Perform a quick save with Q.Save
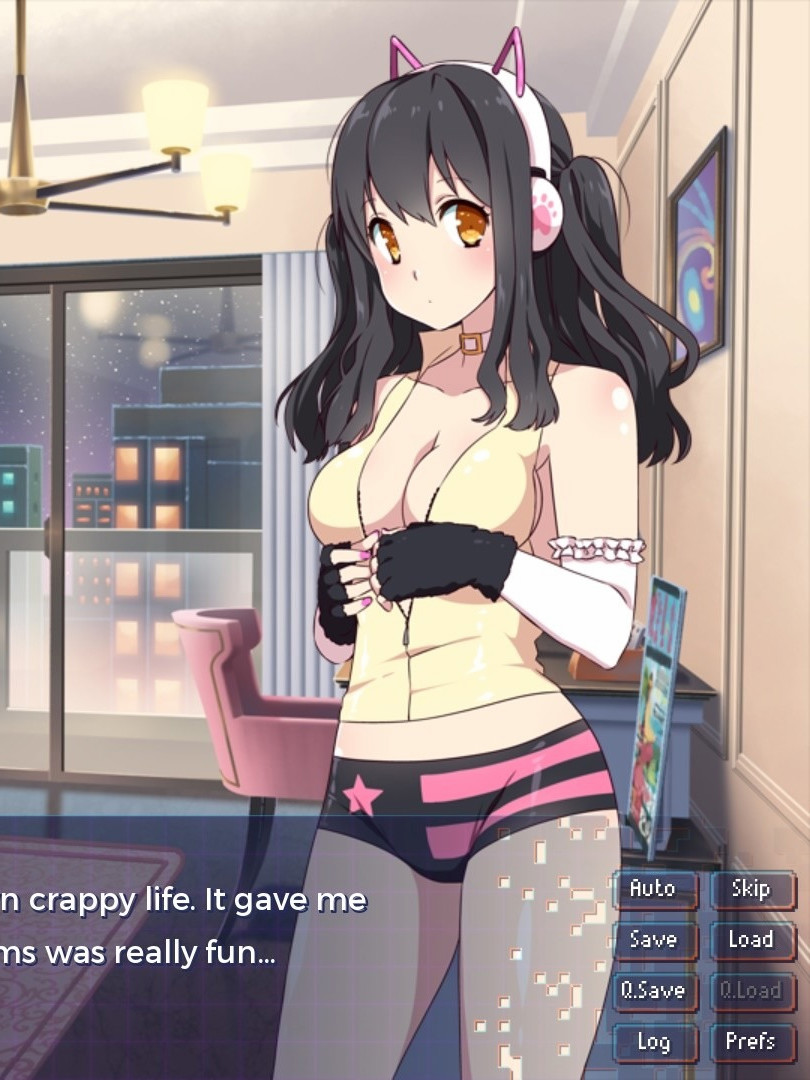 [x=654, y=991]
